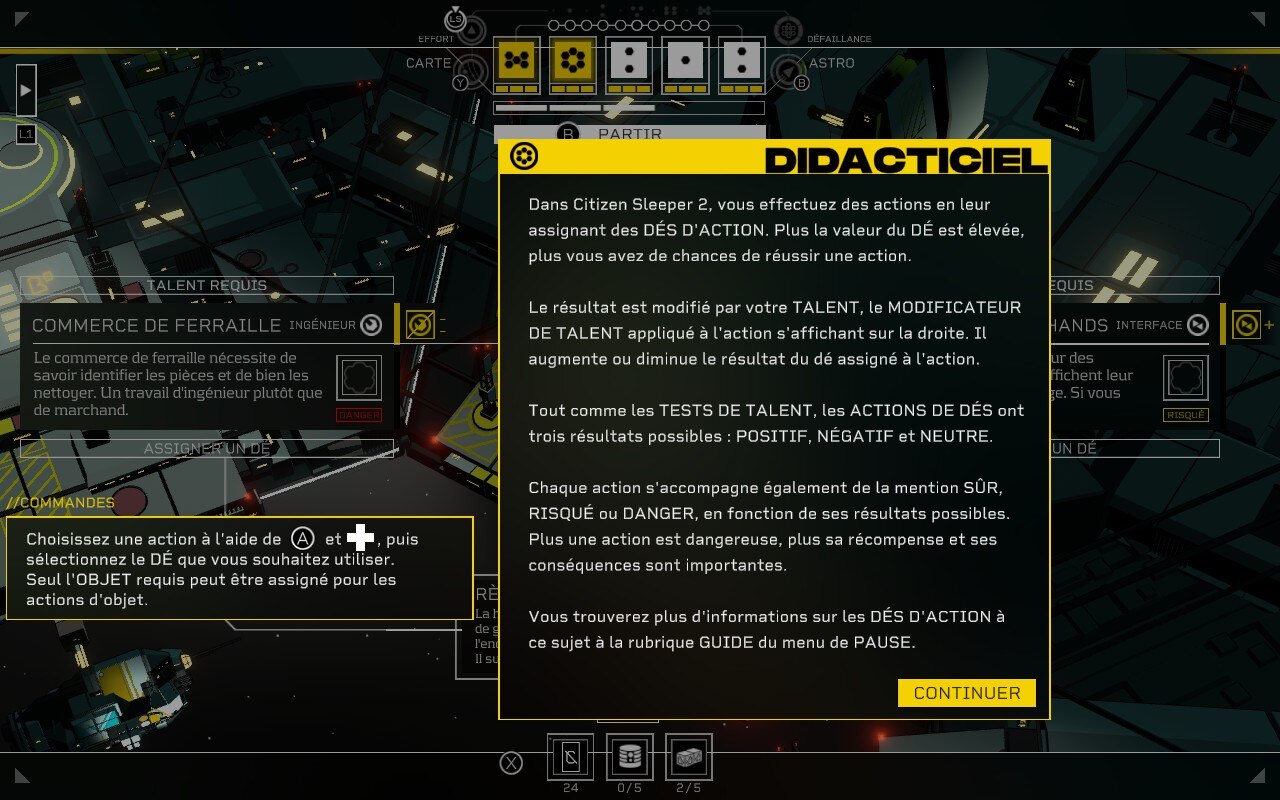
Task: Select the Danger die slot on Commerce de ferraille
Action: tap(360, 379)
